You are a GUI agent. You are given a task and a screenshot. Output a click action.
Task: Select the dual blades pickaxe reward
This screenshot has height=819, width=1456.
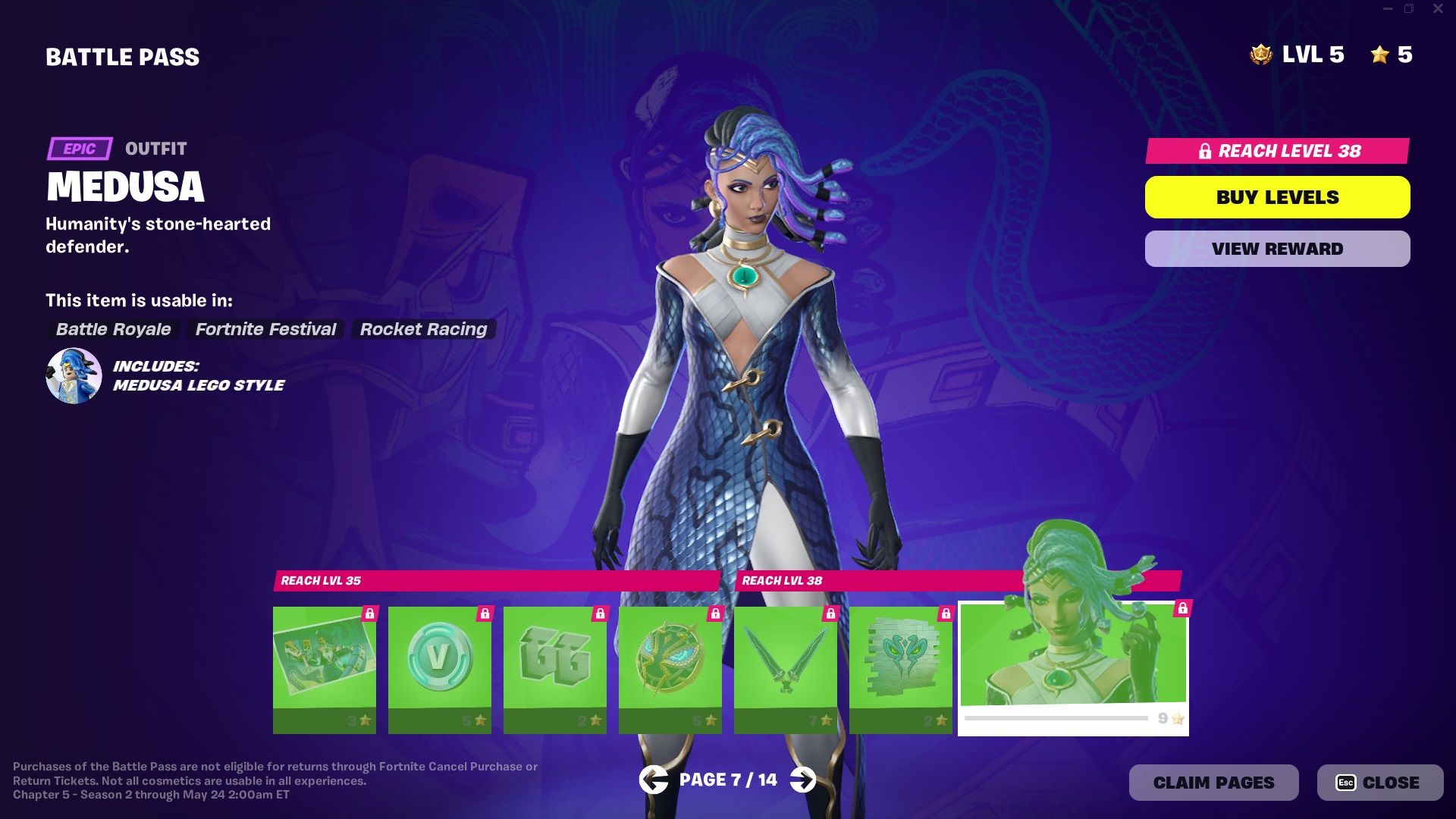click(786, 667)
